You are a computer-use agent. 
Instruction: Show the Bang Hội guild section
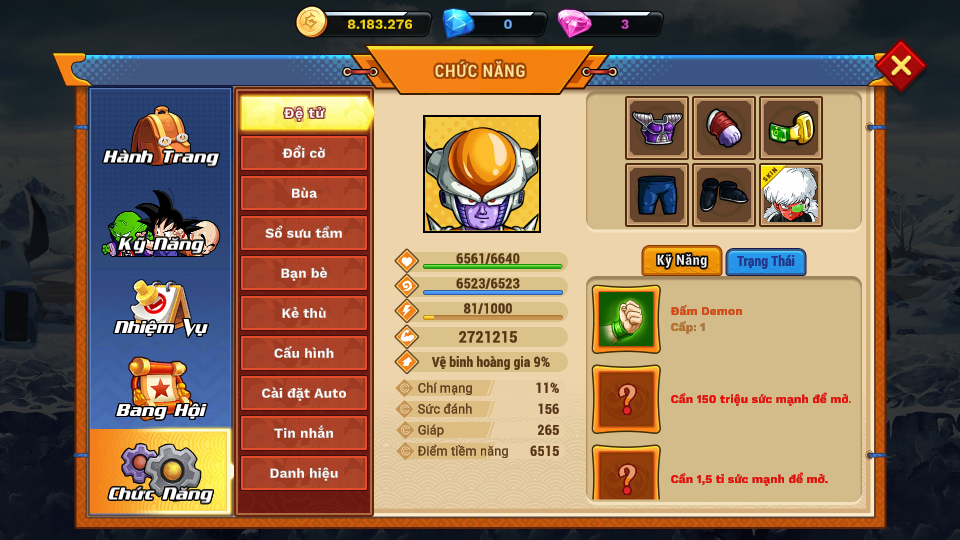coord(161,389)
